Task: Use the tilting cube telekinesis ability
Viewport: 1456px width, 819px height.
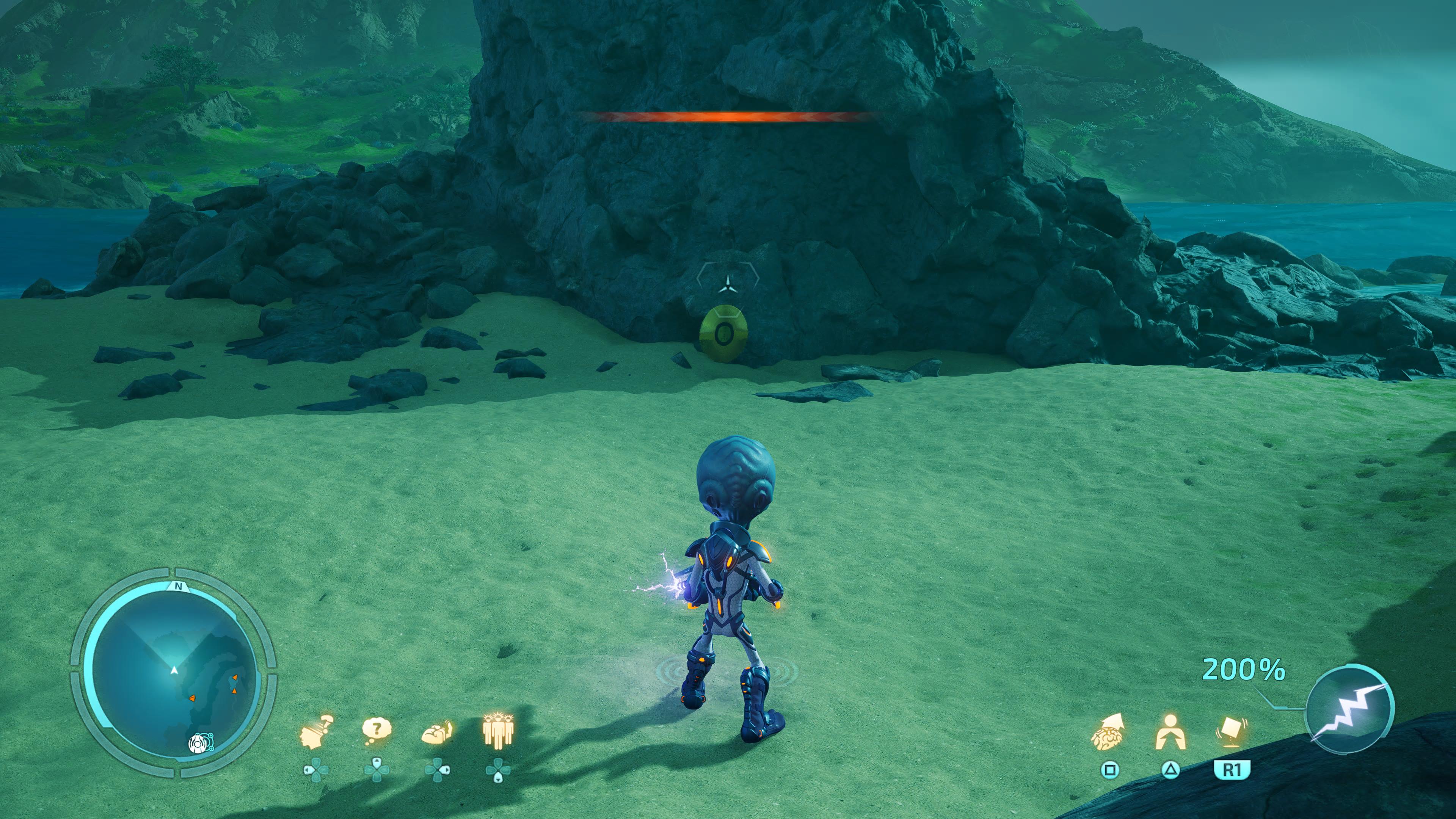Action: (1231, 731)
